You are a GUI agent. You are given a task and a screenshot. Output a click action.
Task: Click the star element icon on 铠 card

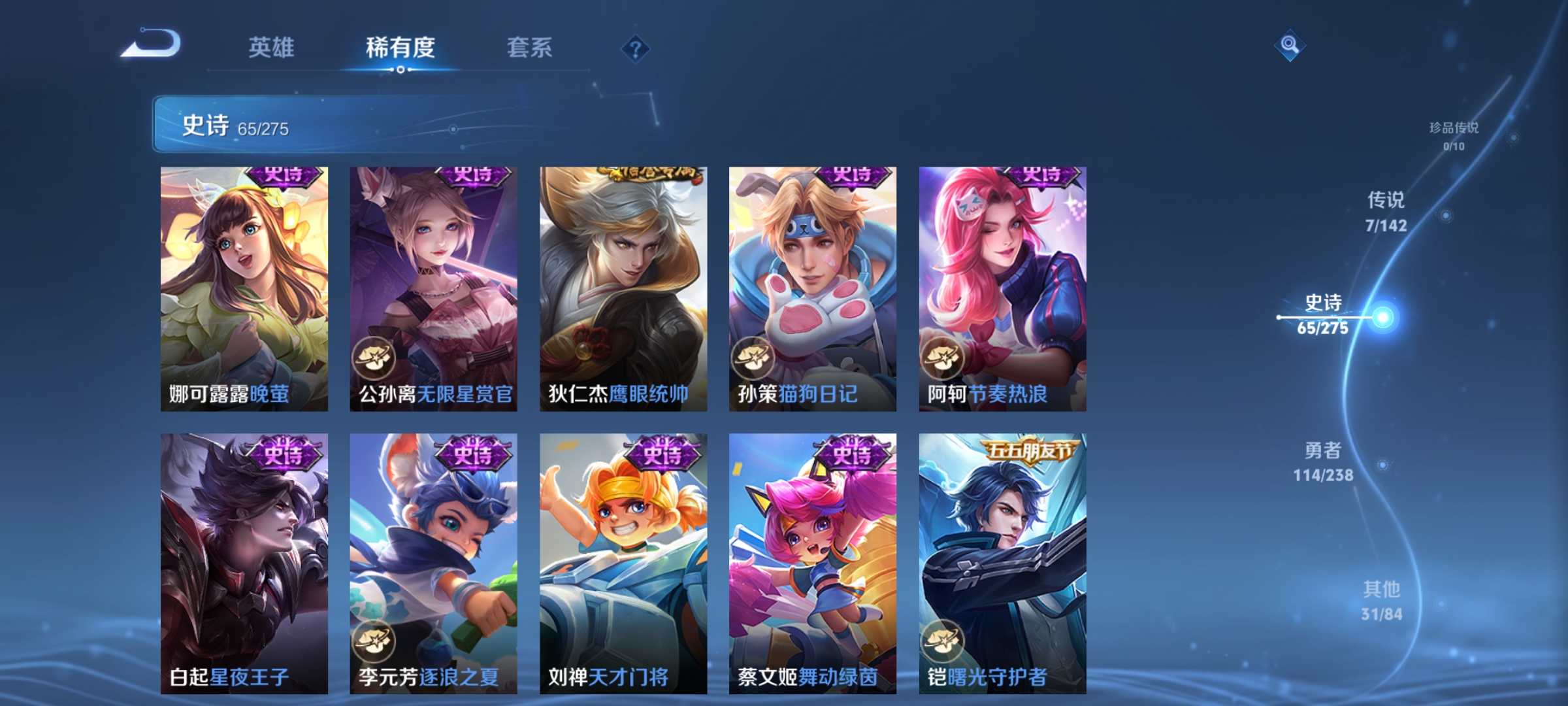pyautogui.click(x=943, y=641)
